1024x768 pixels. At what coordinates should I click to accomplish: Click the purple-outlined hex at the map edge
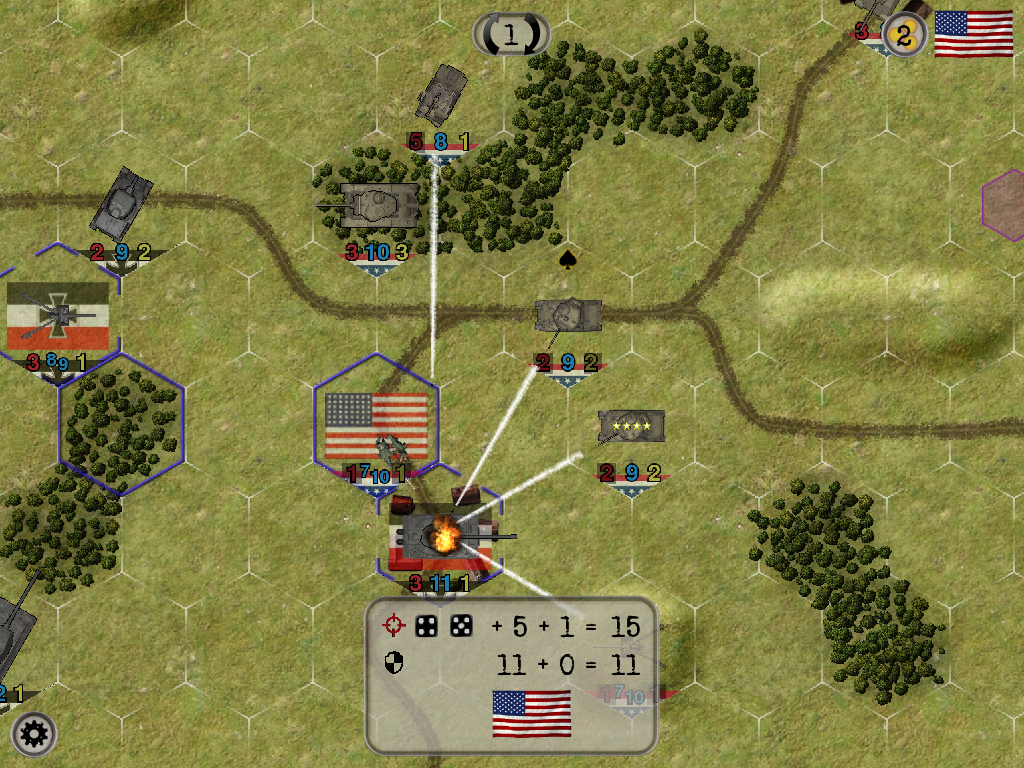click(1005, 206)
